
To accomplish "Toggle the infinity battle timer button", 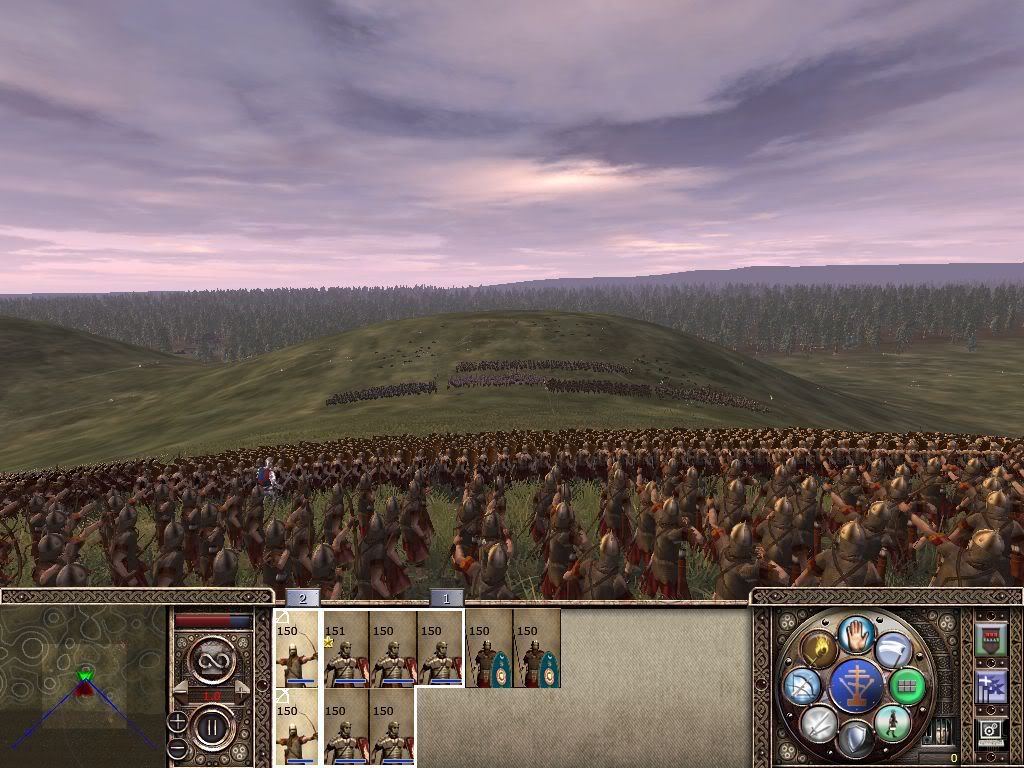I will click(x=212, y=659).
